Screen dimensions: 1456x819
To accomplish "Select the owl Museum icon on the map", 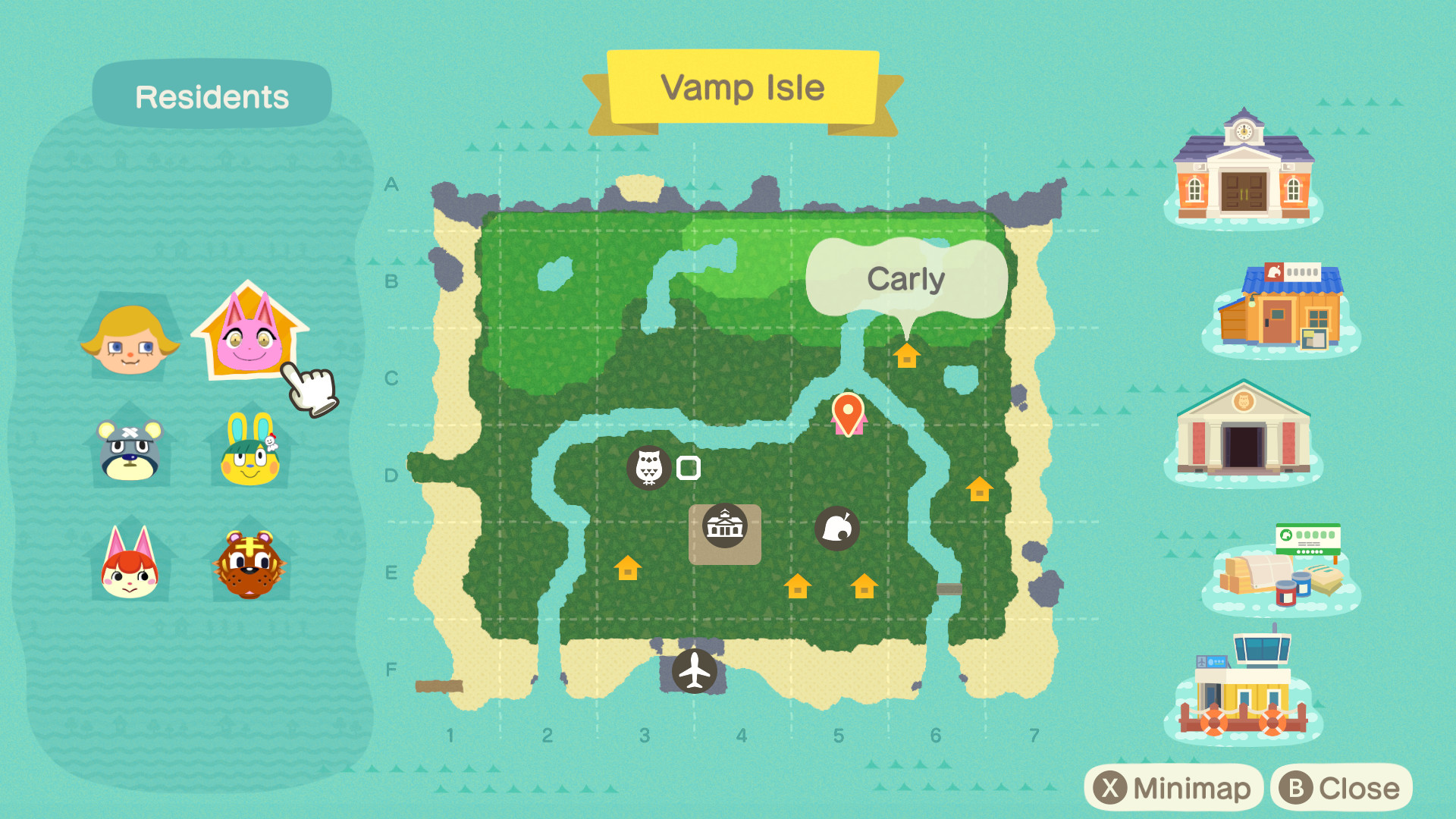I will coord(648,468).
